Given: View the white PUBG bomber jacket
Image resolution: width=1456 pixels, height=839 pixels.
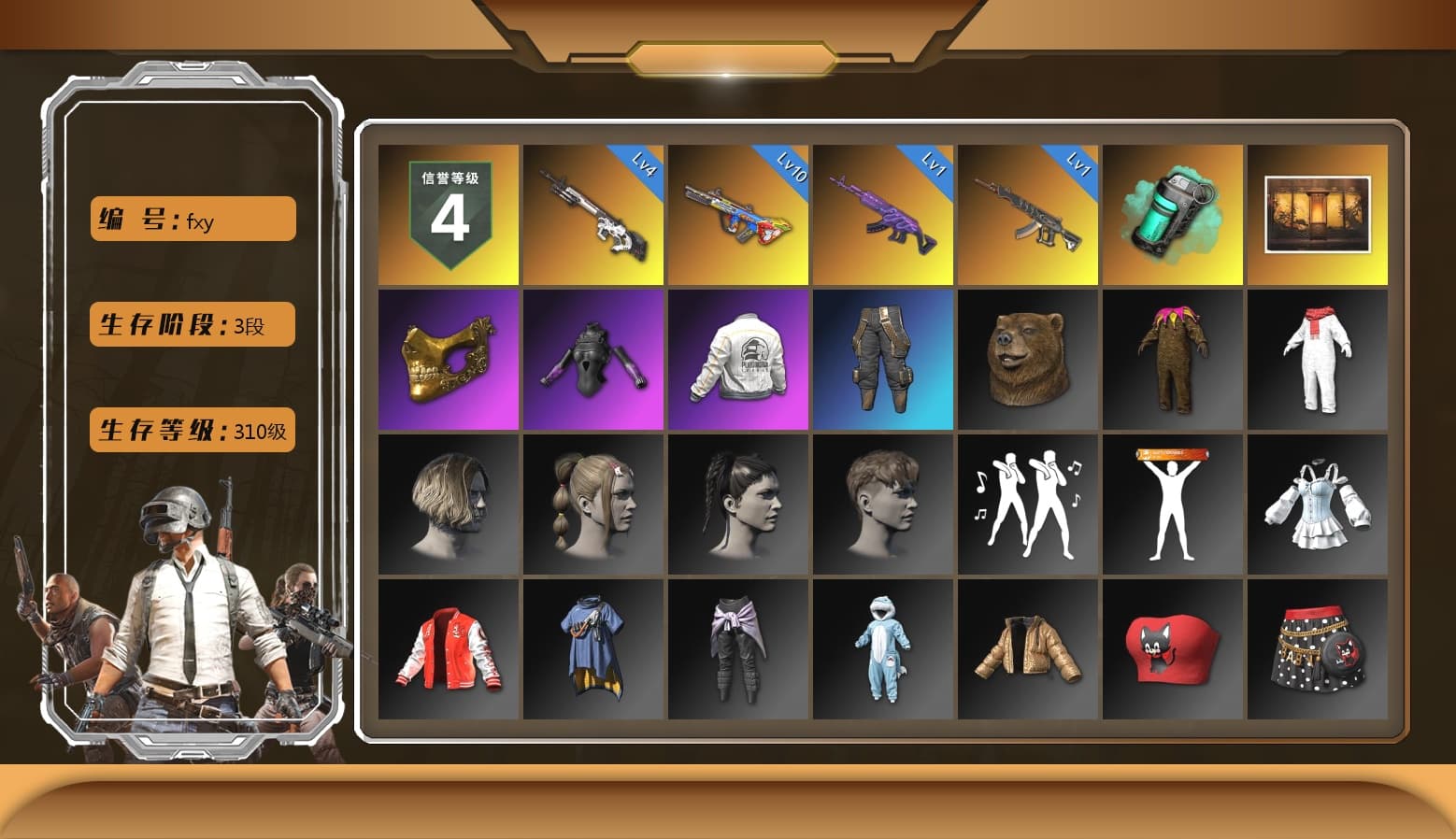Looking at the screenshot, I should (738, 360).
